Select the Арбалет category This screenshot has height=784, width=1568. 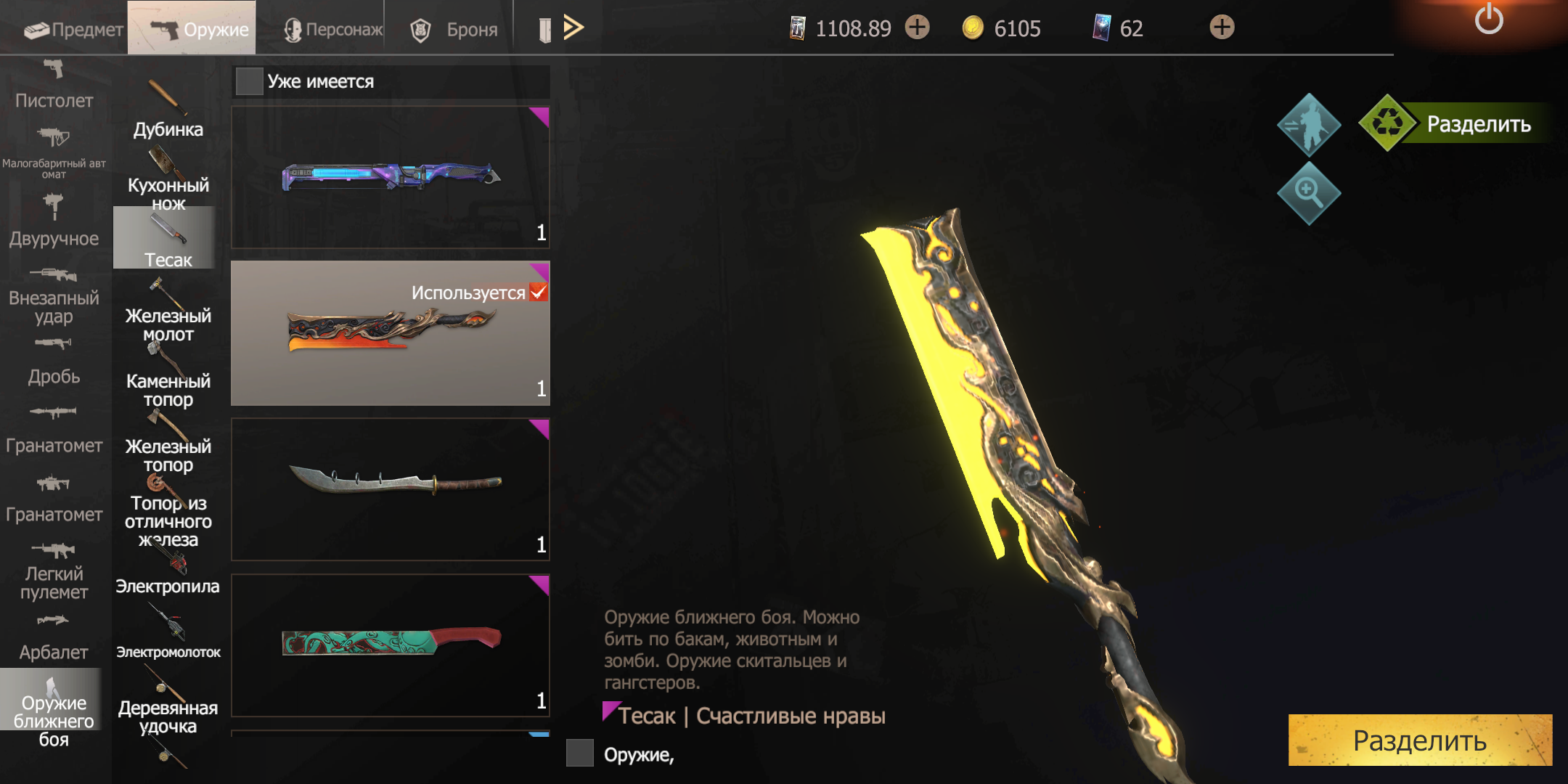54,637
